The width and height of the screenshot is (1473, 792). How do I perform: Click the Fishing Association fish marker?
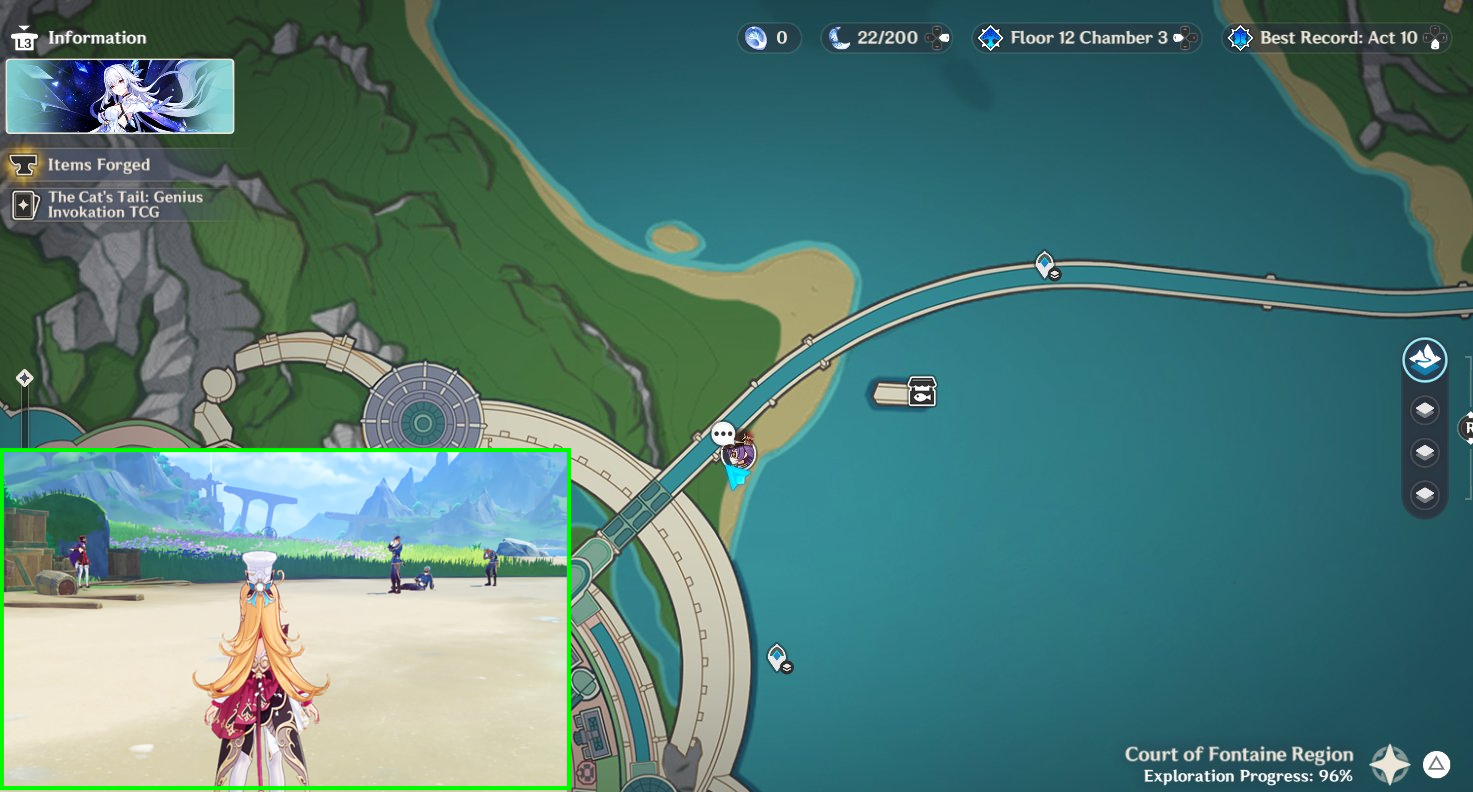[921, 391]
